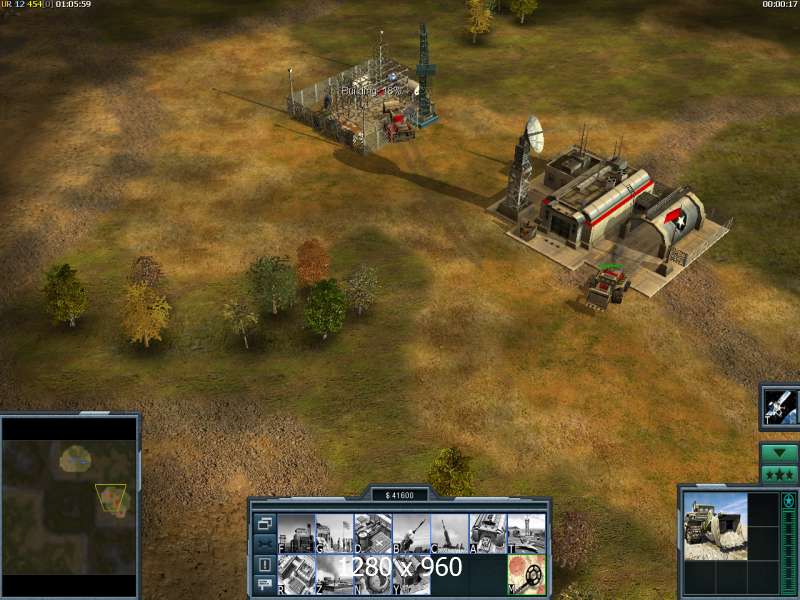This screenshot has height=600, width=800.
Task: Pick the build icon labeled R
Action: pos(296,574)
